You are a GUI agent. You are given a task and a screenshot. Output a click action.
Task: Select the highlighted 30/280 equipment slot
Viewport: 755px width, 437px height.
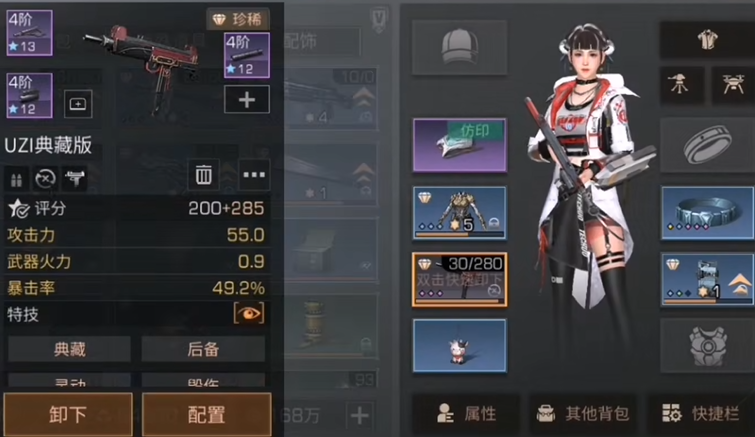click(x=459, y=279)
